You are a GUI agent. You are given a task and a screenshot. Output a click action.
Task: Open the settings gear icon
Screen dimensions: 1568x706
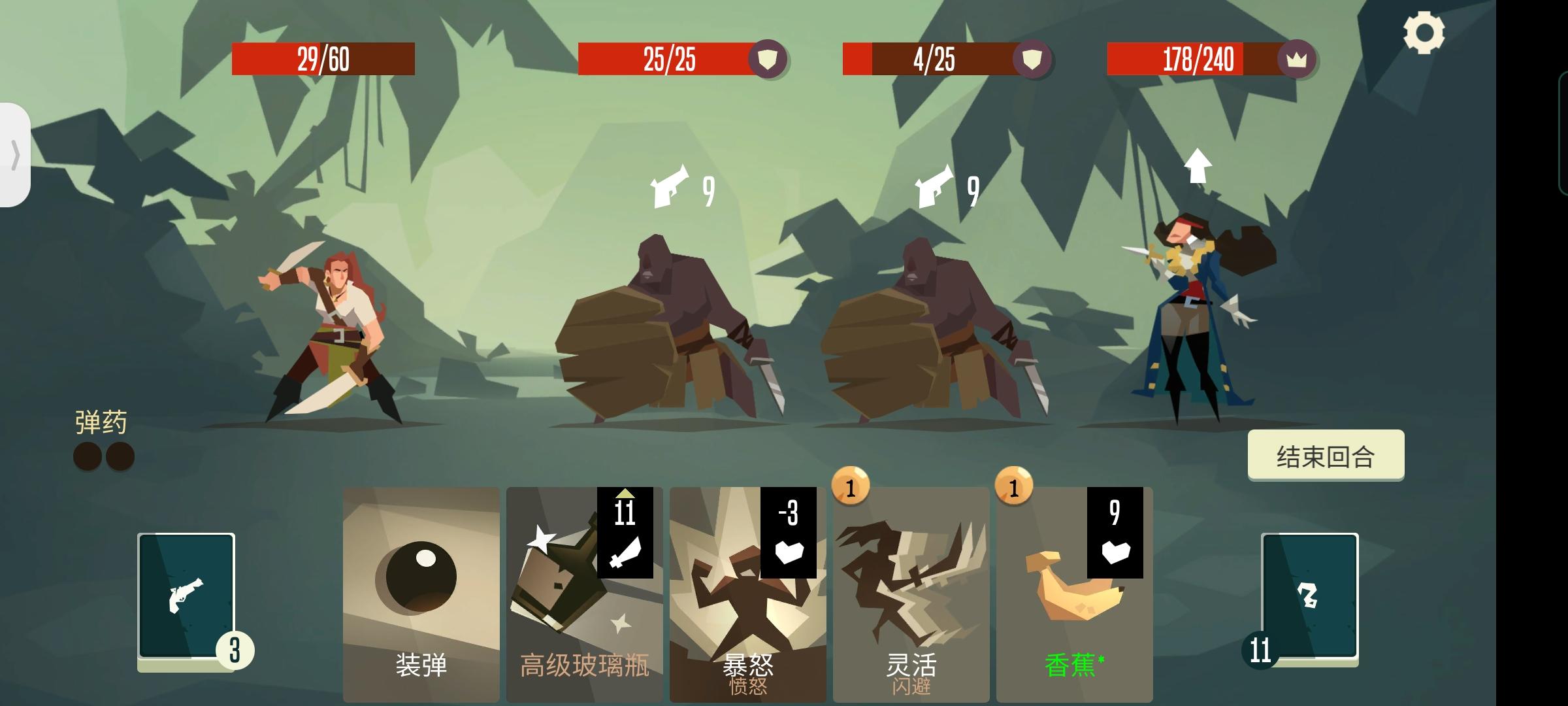pyautogui.click(x=1424, y=31)
